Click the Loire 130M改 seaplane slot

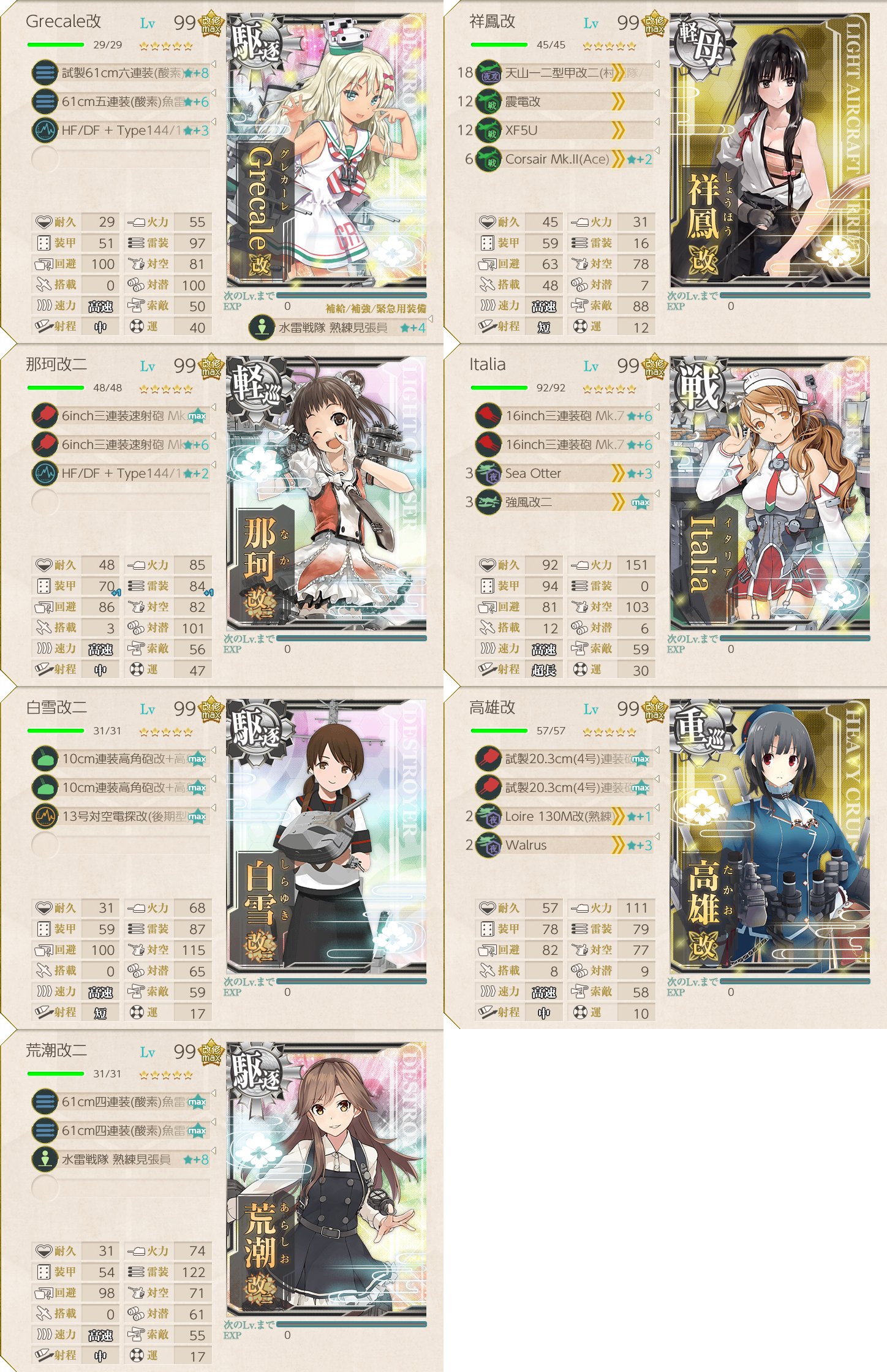pyautogui.click(x=564, y=816)
